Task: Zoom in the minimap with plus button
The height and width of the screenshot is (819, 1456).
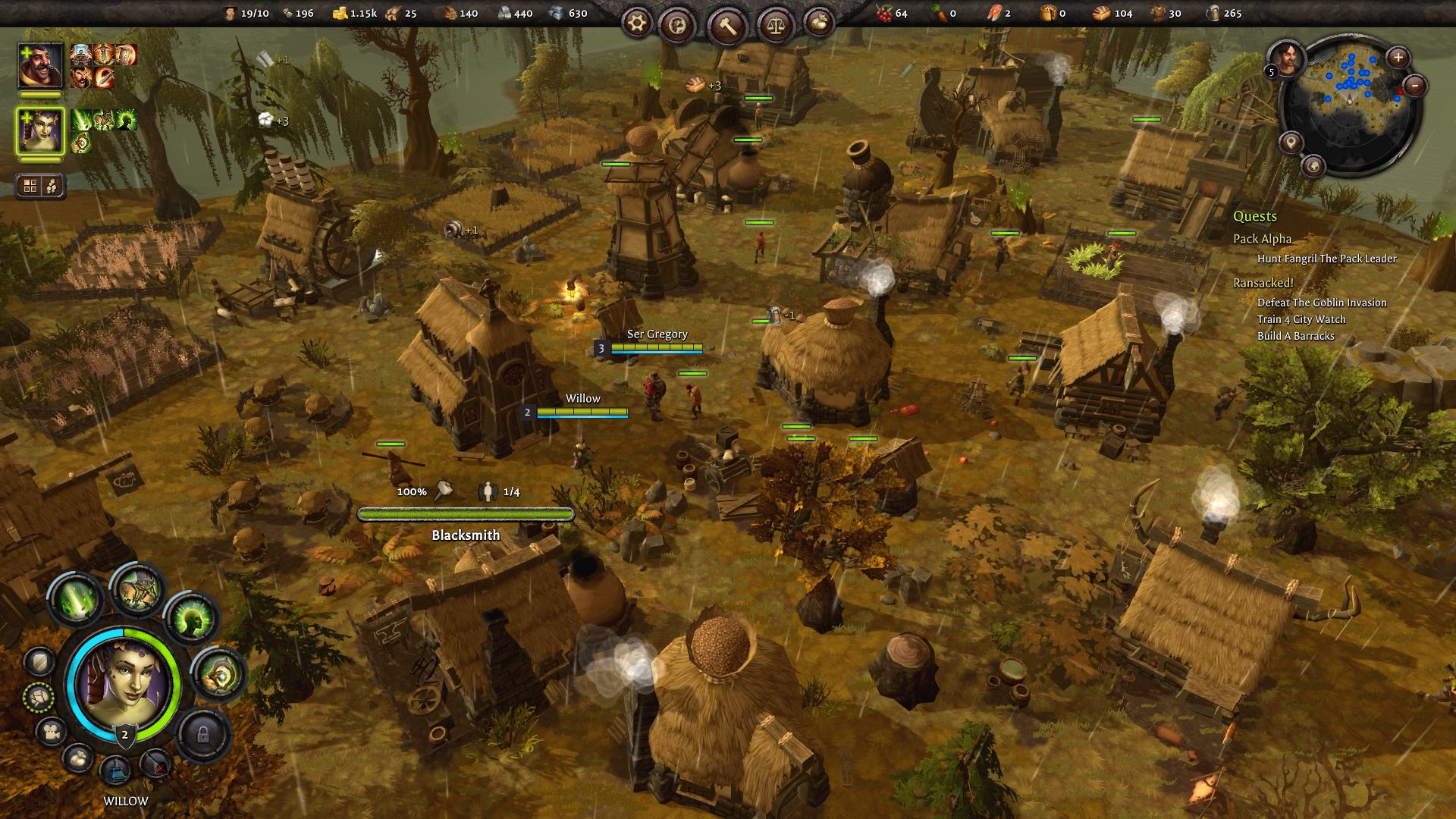Action: click(x=1398, y=57)
